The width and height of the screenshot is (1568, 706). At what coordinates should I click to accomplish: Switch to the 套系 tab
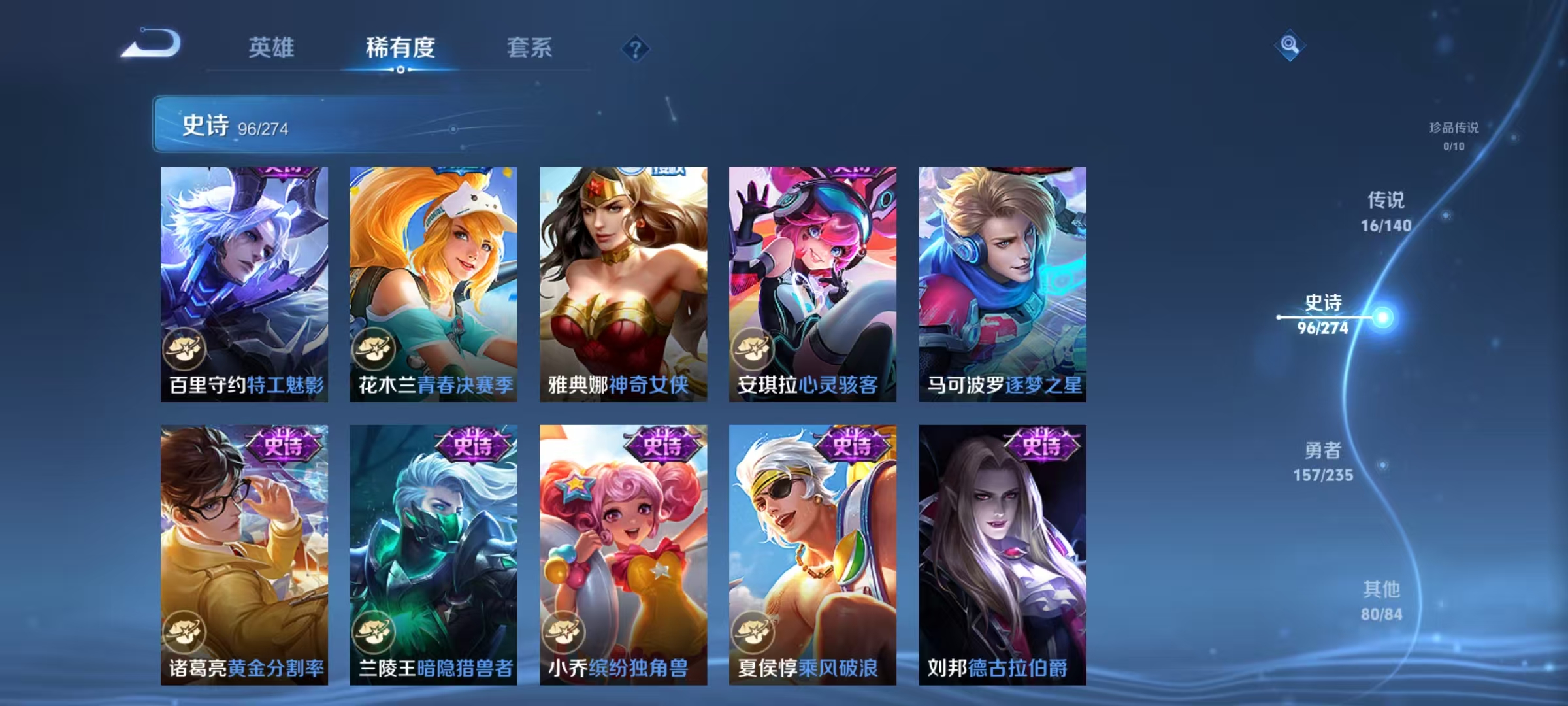(x=530, y=48)
